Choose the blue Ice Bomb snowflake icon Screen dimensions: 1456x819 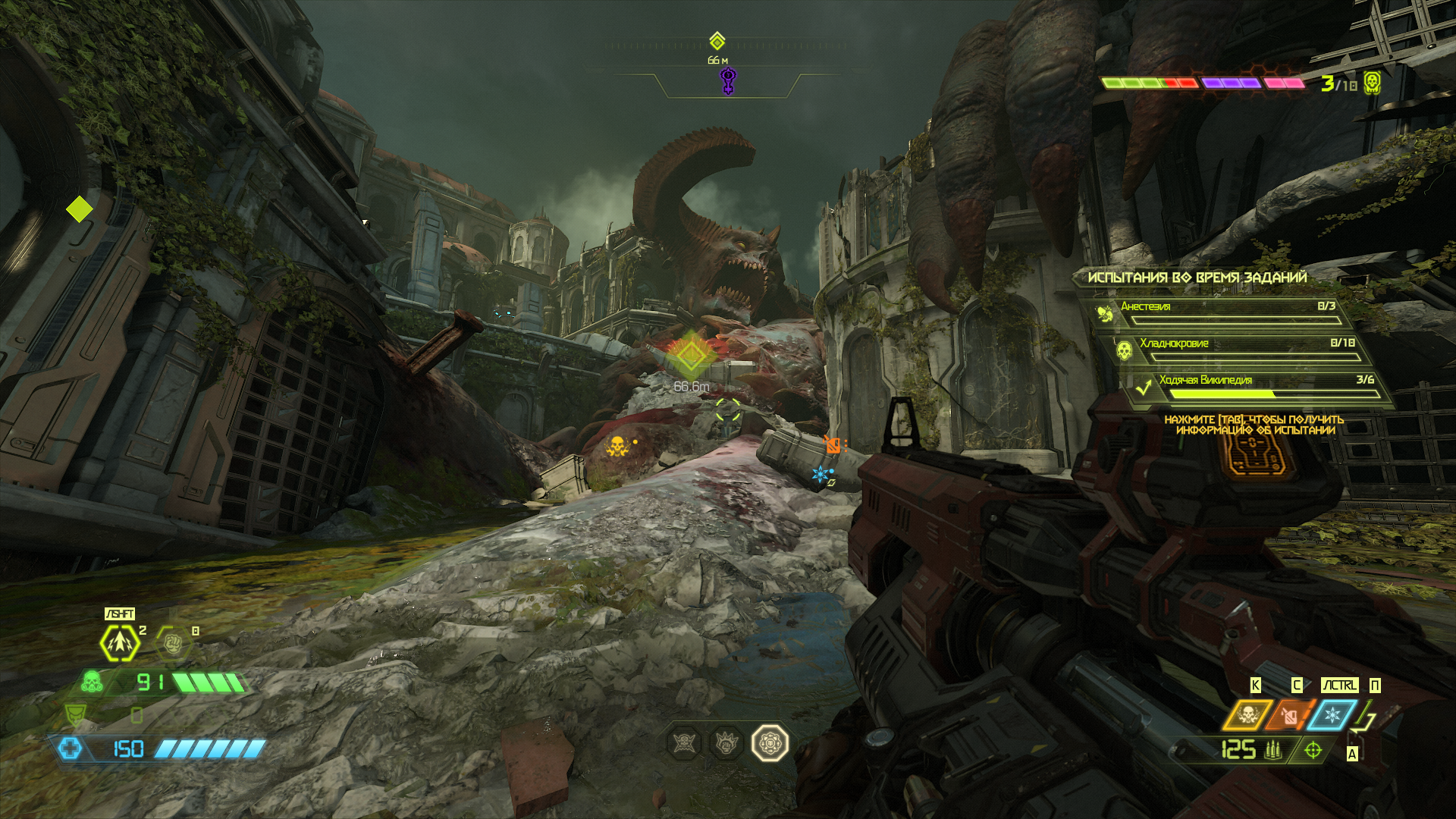point(1332,715)
